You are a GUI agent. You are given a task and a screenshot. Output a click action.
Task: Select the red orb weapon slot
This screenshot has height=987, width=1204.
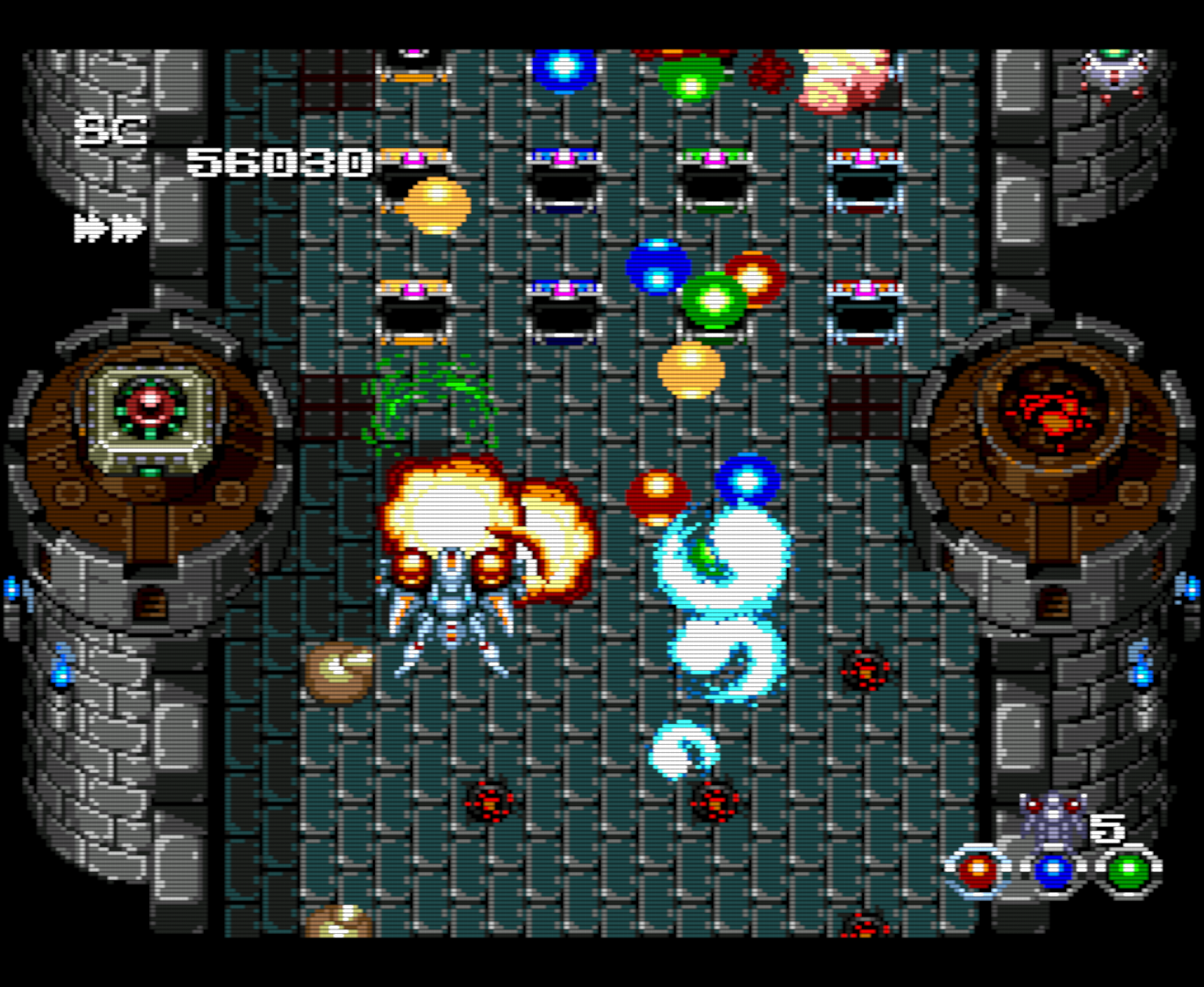click(x=977, y=871)
